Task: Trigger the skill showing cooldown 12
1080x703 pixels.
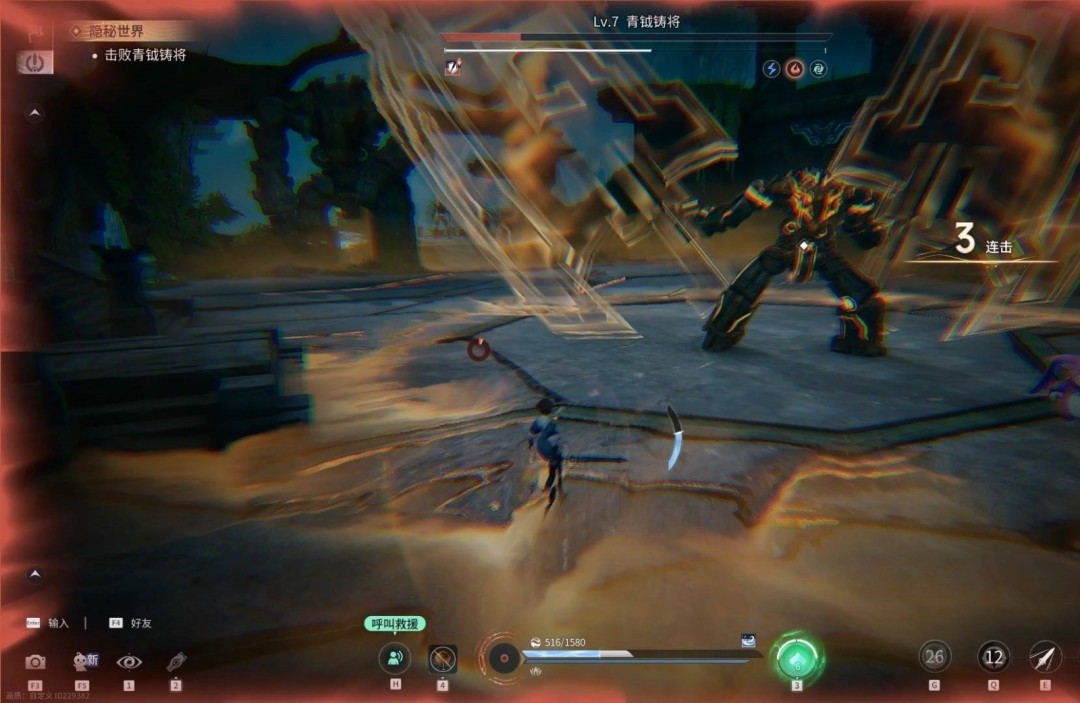Action: (993, 657)
